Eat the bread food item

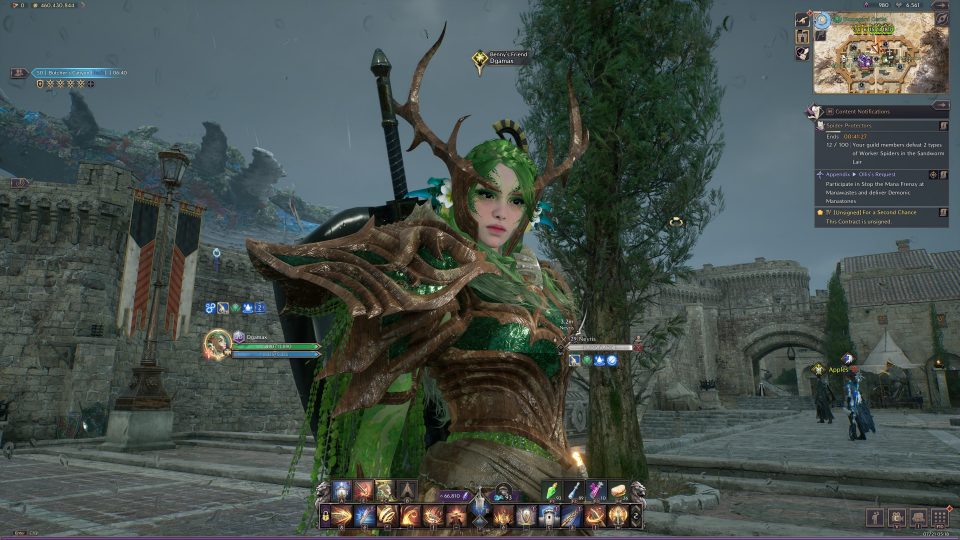coord(618,491)
